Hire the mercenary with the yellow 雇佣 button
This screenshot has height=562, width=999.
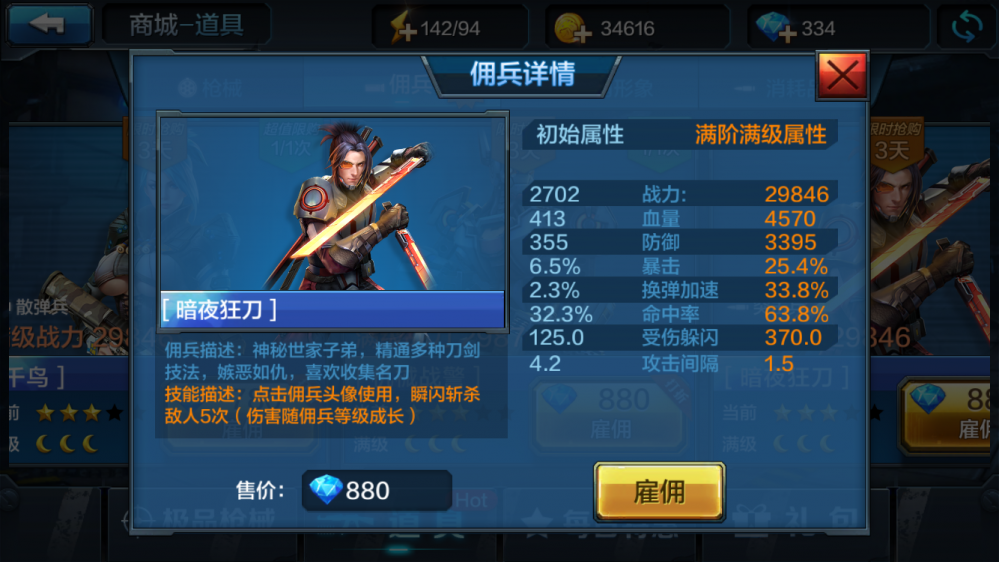click(x=659, y=492)
